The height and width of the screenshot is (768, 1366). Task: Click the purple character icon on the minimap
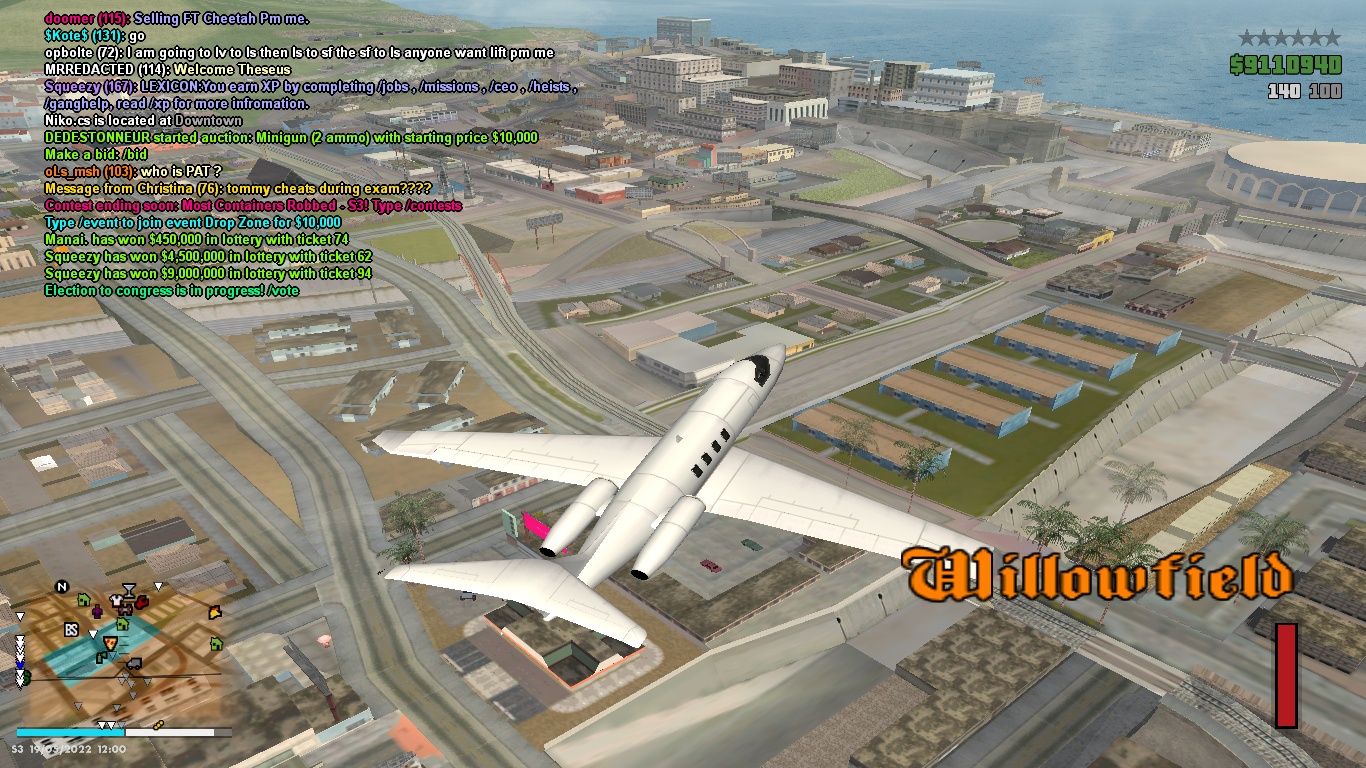pos(97,612)
